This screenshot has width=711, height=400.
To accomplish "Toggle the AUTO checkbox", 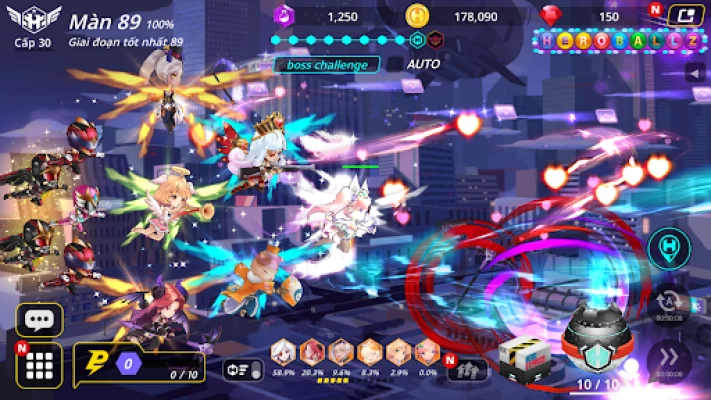I will [397, 64].
